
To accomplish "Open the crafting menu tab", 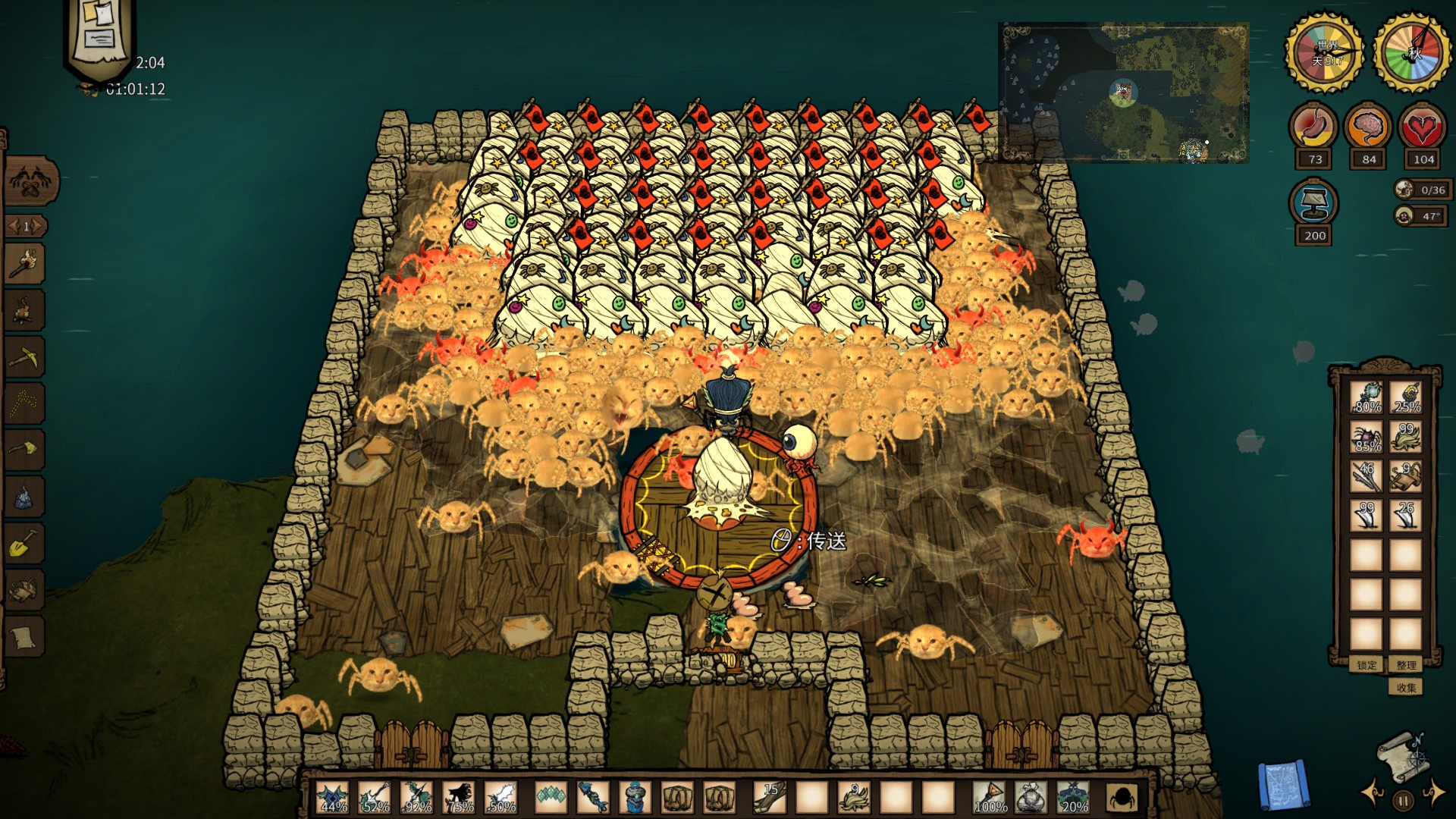I will point(30,182).
